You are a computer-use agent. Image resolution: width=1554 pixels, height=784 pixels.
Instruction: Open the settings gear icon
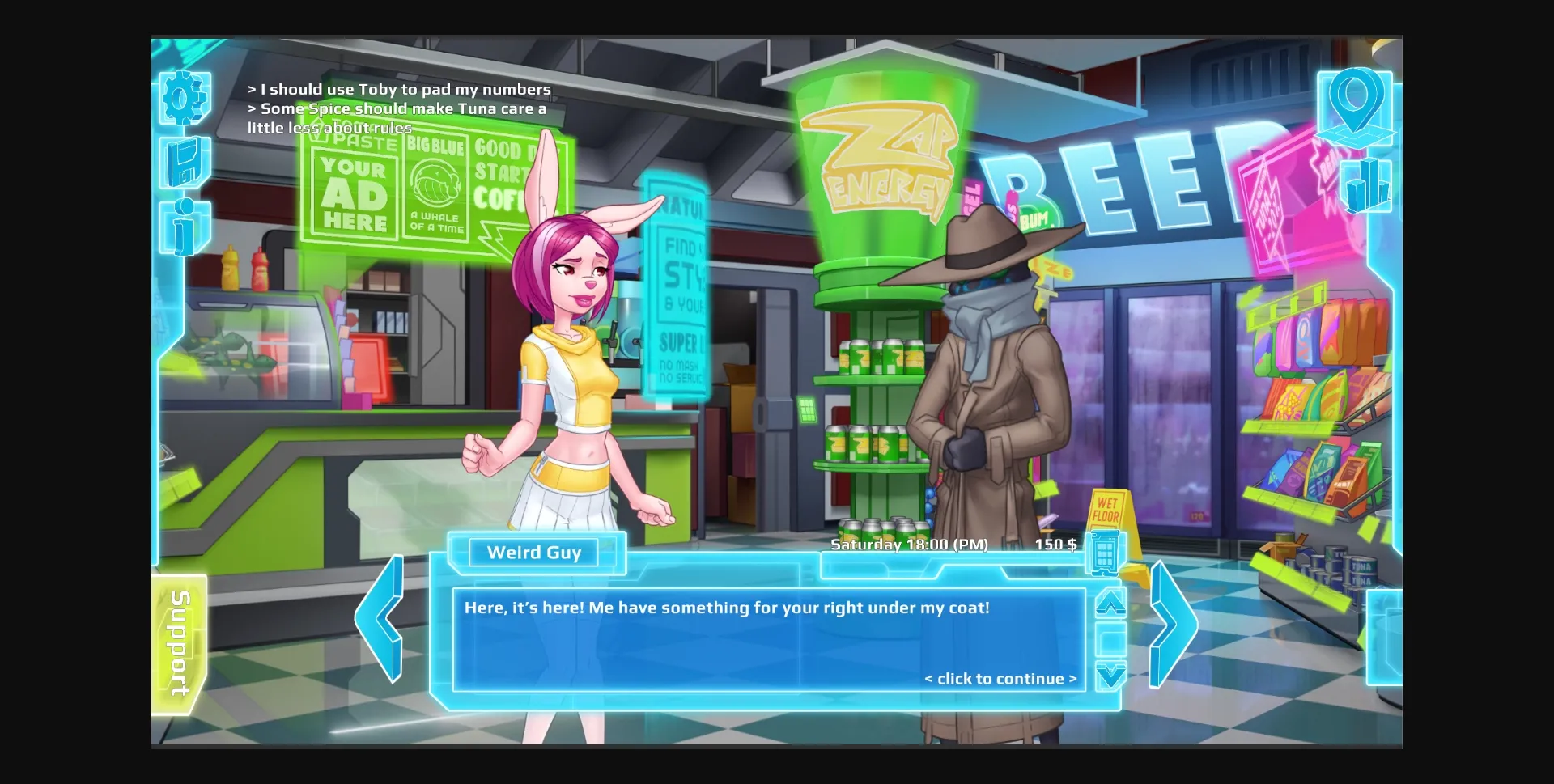tap(185, 96)
